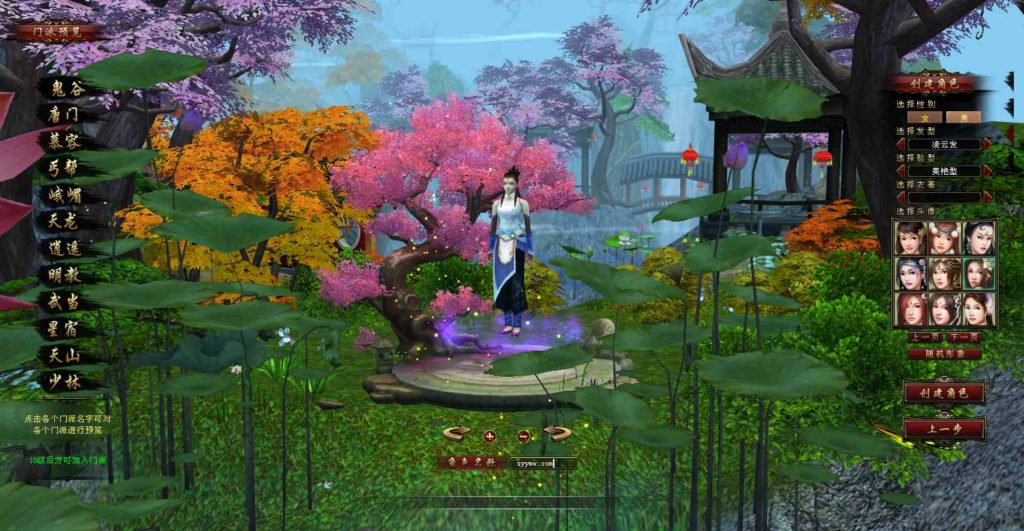
Task: Click next hairstyle arrow beside 凌云发
Action: pos(987,144)
